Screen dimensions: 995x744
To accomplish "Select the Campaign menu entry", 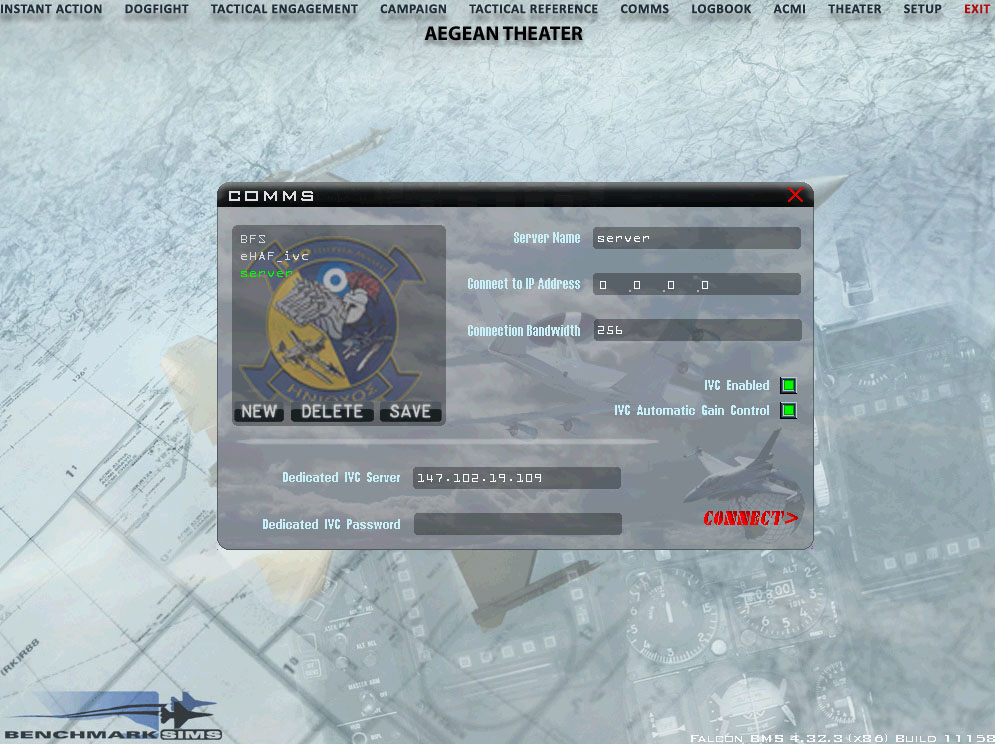I will click(413, 9).
